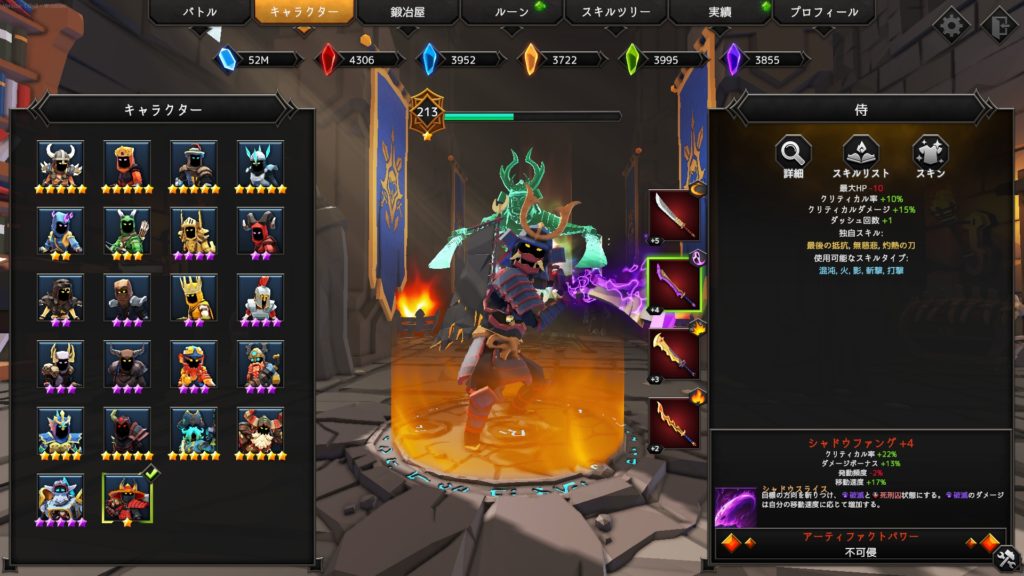This screenshot has width=1024, height=576.
Task: Switch to the ルーン tab
Action: click(511, 13)
